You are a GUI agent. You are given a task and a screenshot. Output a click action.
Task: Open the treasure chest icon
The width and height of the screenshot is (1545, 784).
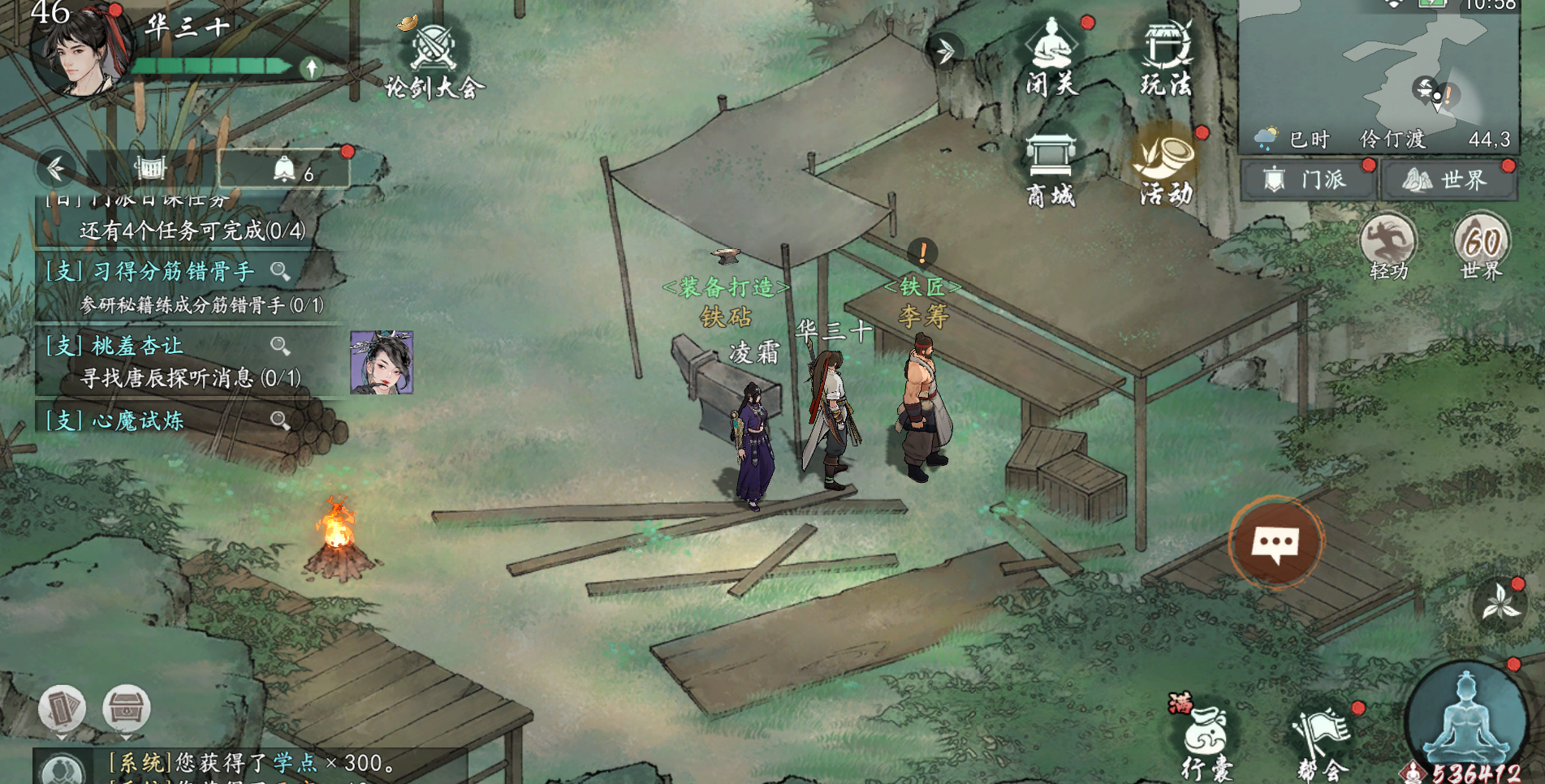tap(126, 709)
